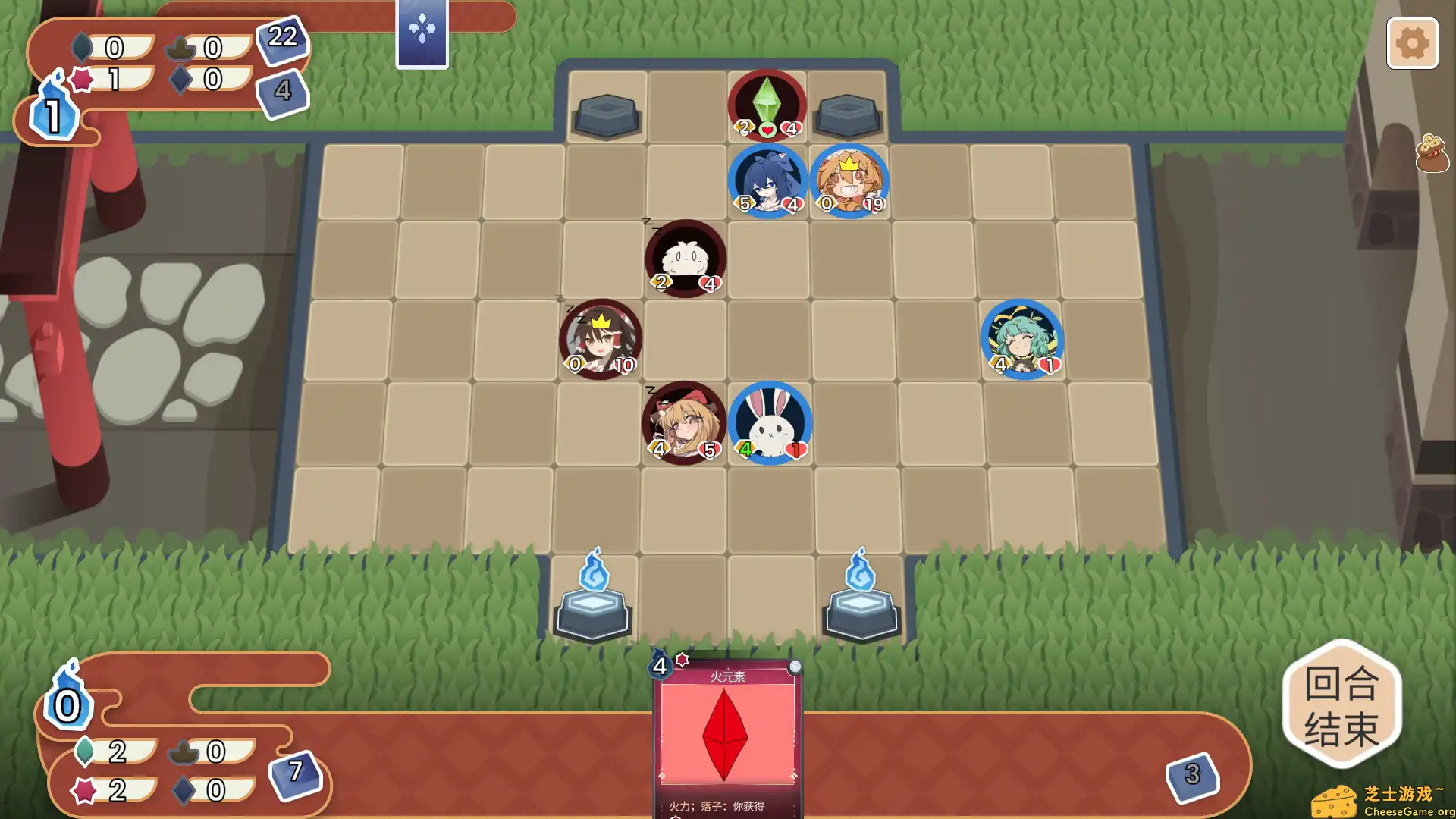Image resolution: width=1456 pixels, height=819 pixels.
Task: Click the blue flame spawn pedestal
Action: point(593,603)
